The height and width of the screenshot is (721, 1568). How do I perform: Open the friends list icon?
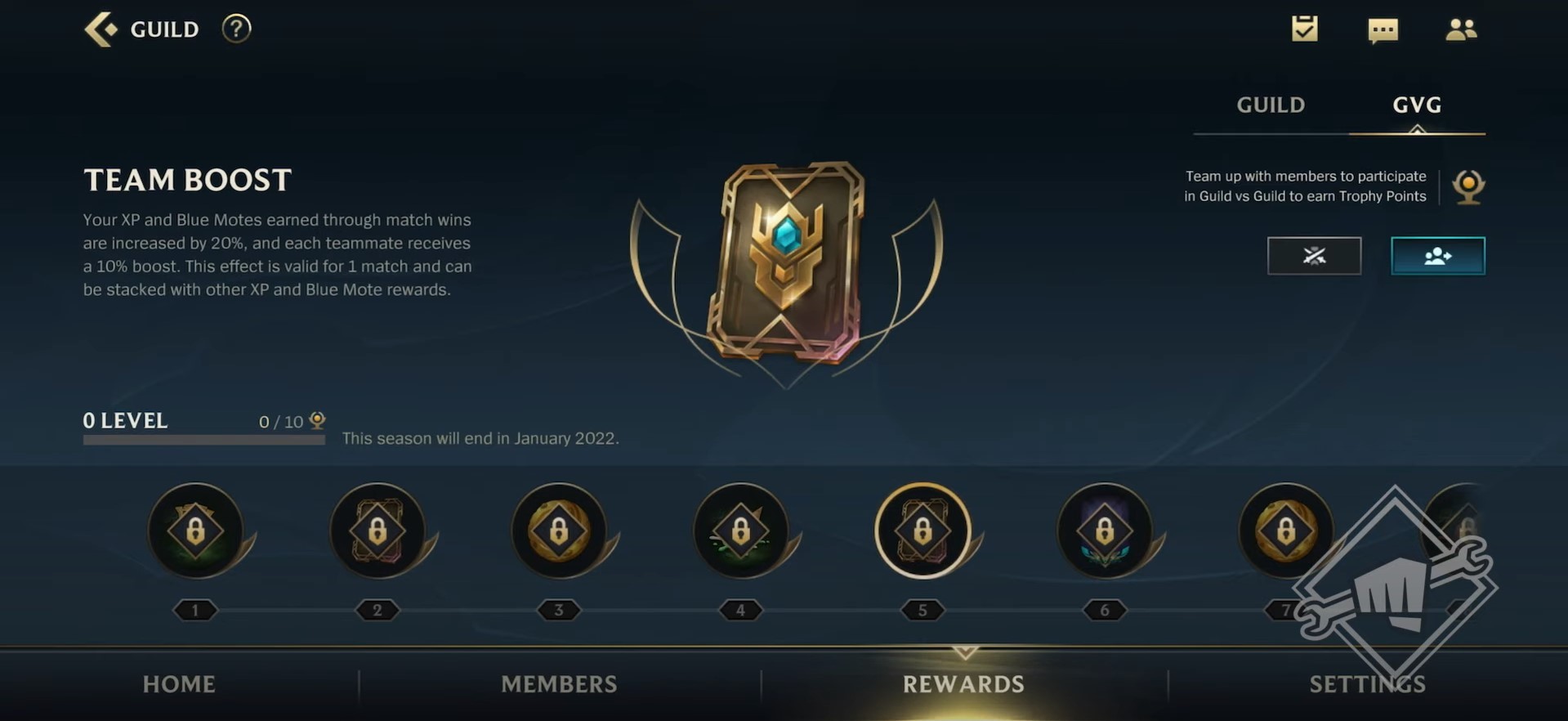tap(1463, 29)
